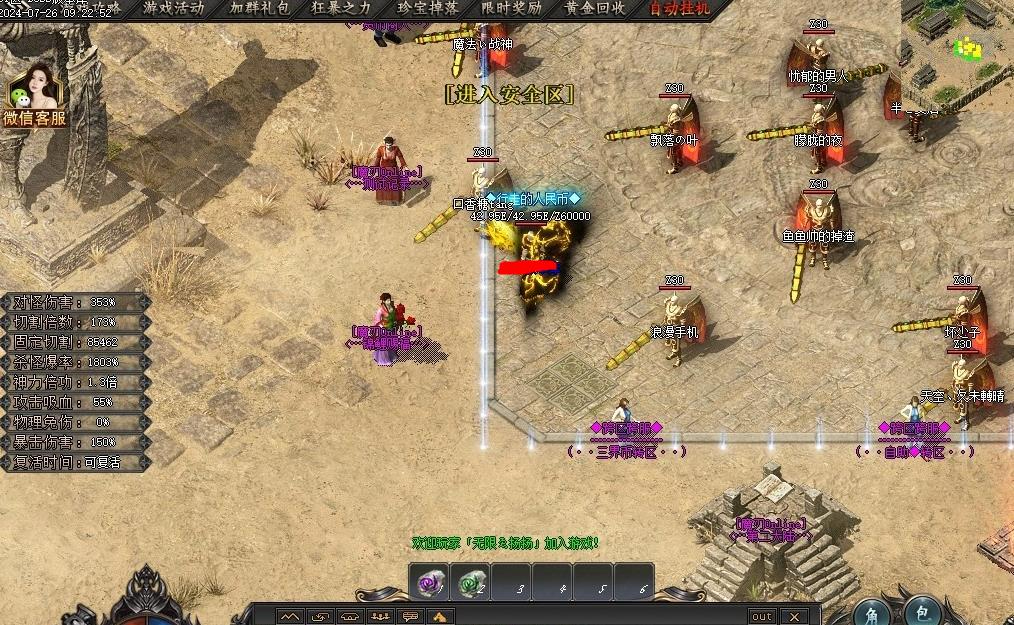Open the 加群礼包 group gift pack
This screenshot has height=625, width=1014.
[259, 8]
